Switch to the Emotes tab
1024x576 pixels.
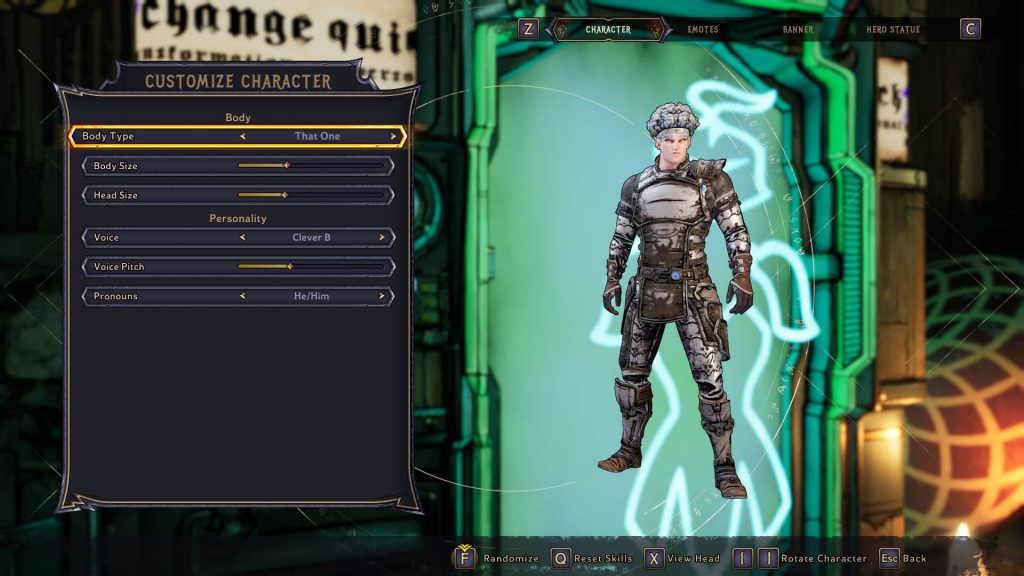click(702, 30)
